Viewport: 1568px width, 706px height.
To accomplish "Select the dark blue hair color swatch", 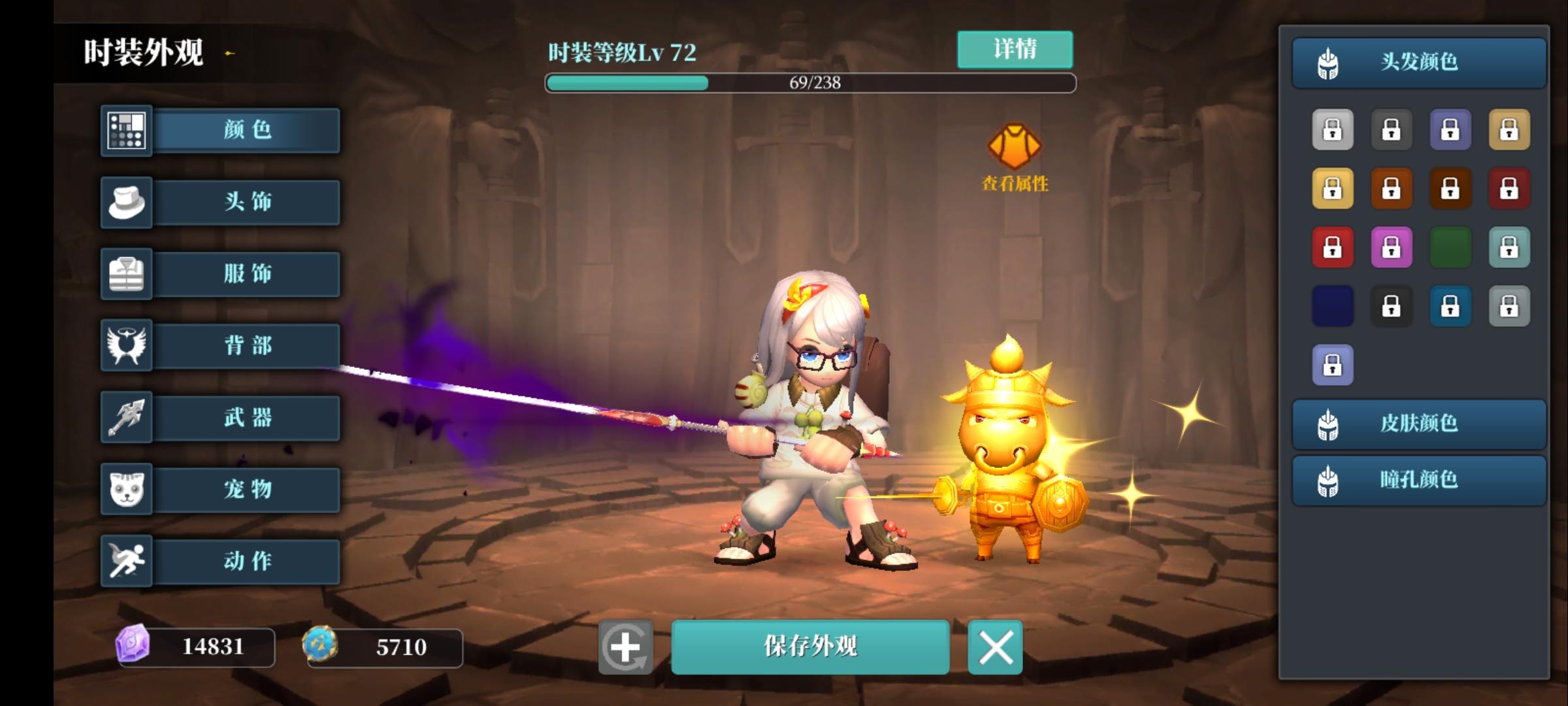I will [1333, 305].
